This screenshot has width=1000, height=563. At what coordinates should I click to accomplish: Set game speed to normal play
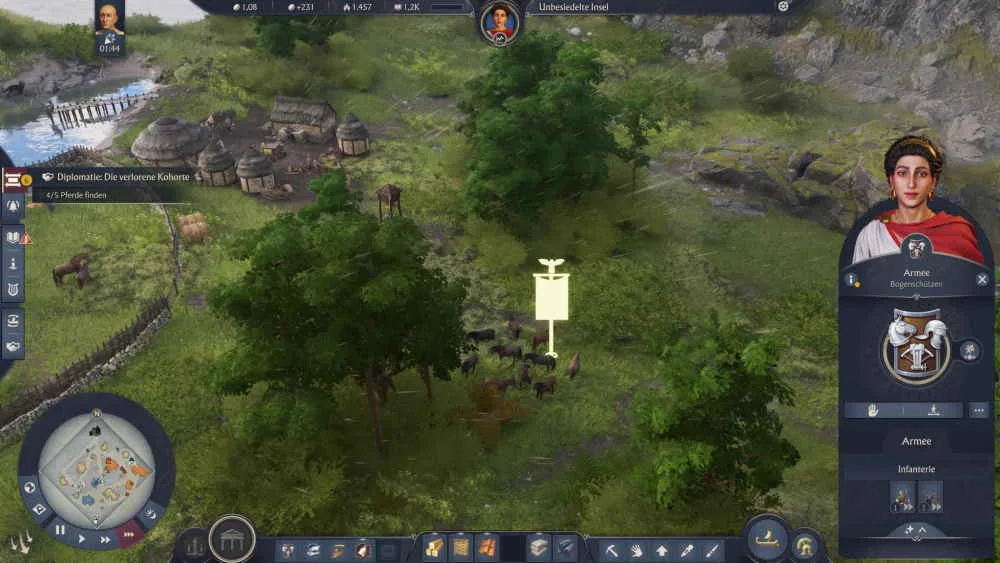83,537
